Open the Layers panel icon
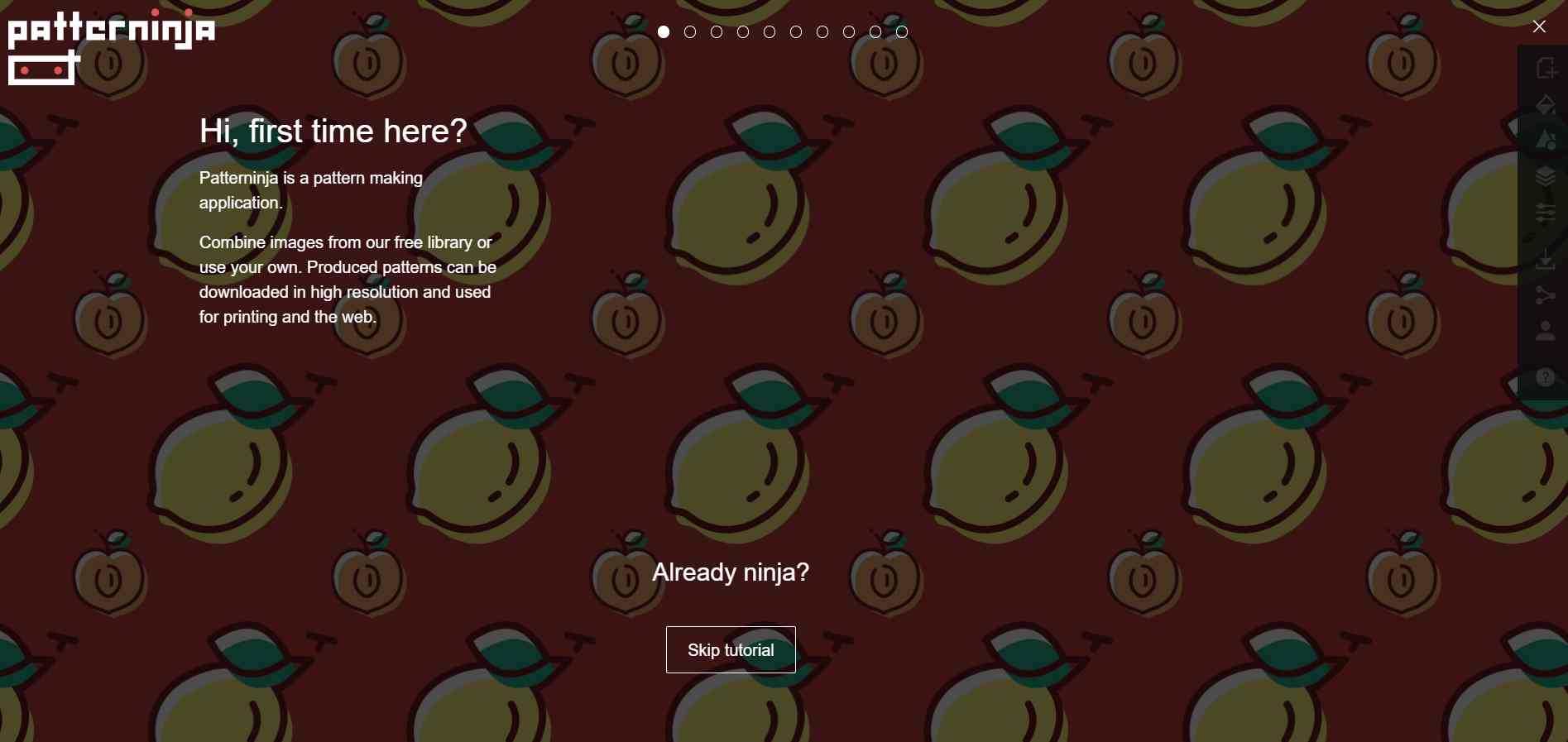 click(1547, 176)
